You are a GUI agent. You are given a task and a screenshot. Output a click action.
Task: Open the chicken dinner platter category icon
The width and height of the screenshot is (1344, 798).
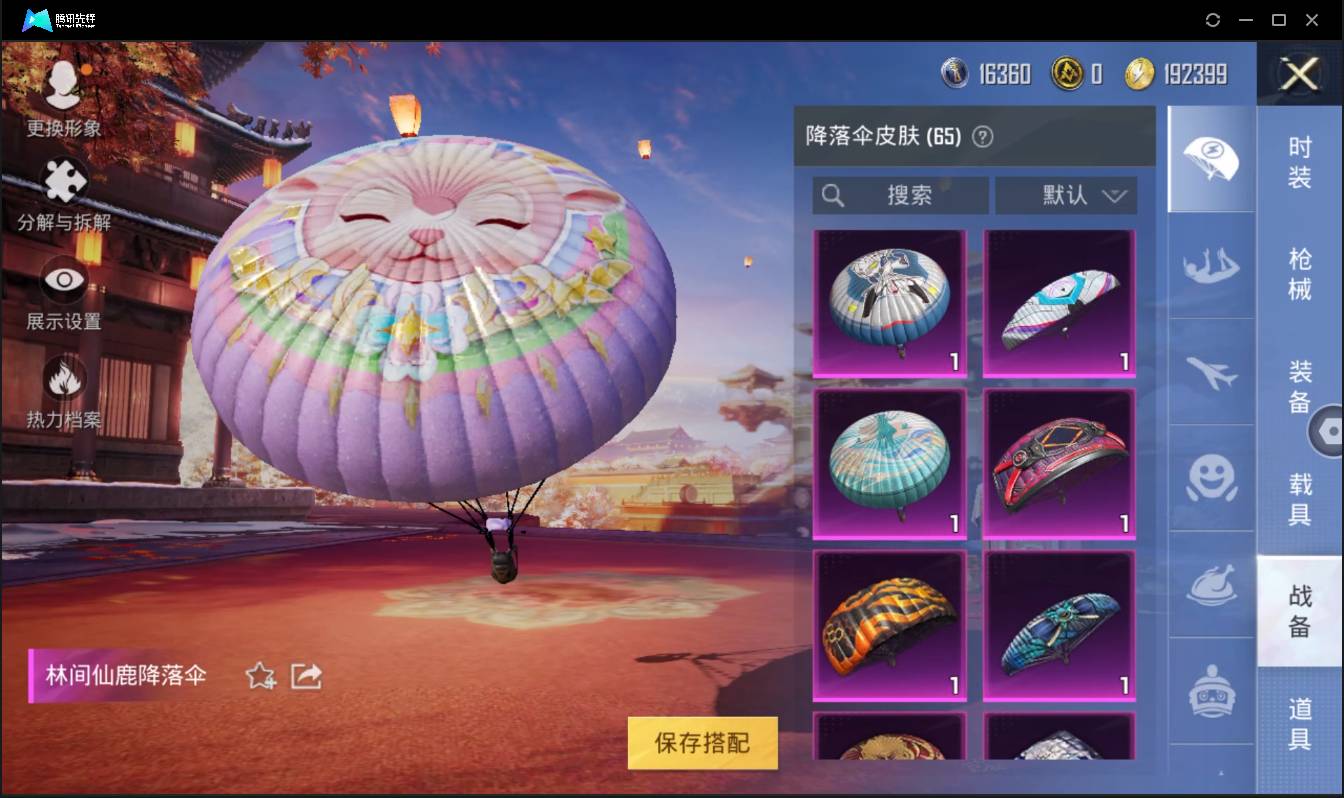pos(1211,587)
